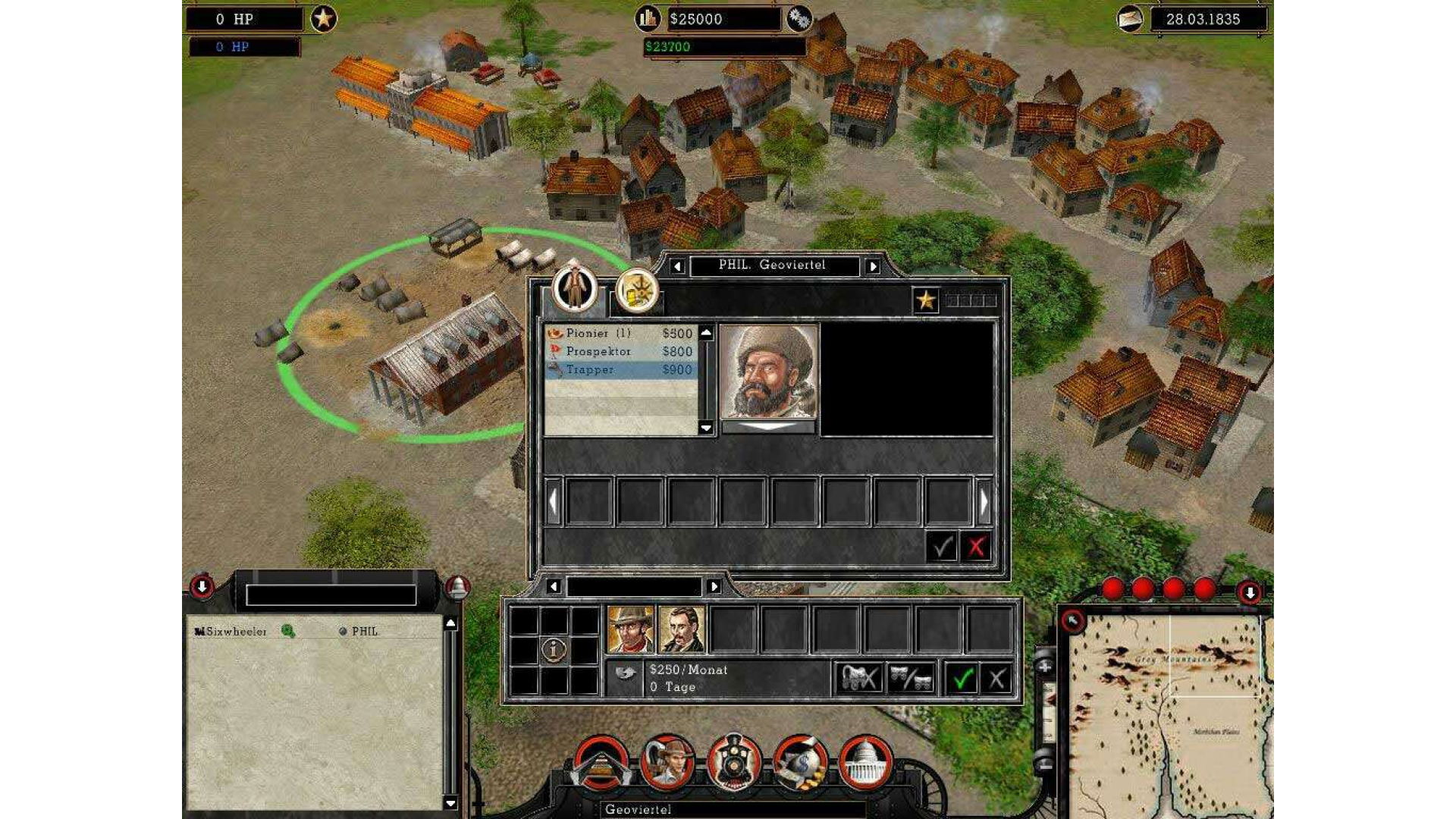
Task: Open the capitol building menu
Action: pyautogui.click(x=864, y=762)
